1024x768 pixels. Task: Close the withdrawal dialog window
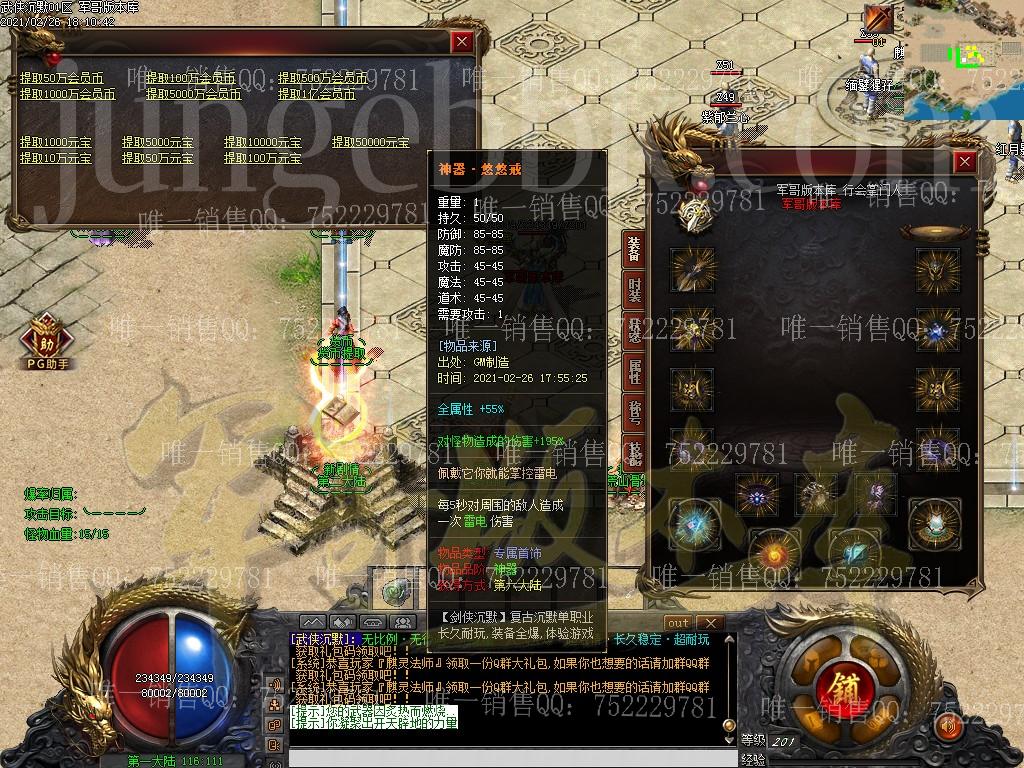click(461, 42)
